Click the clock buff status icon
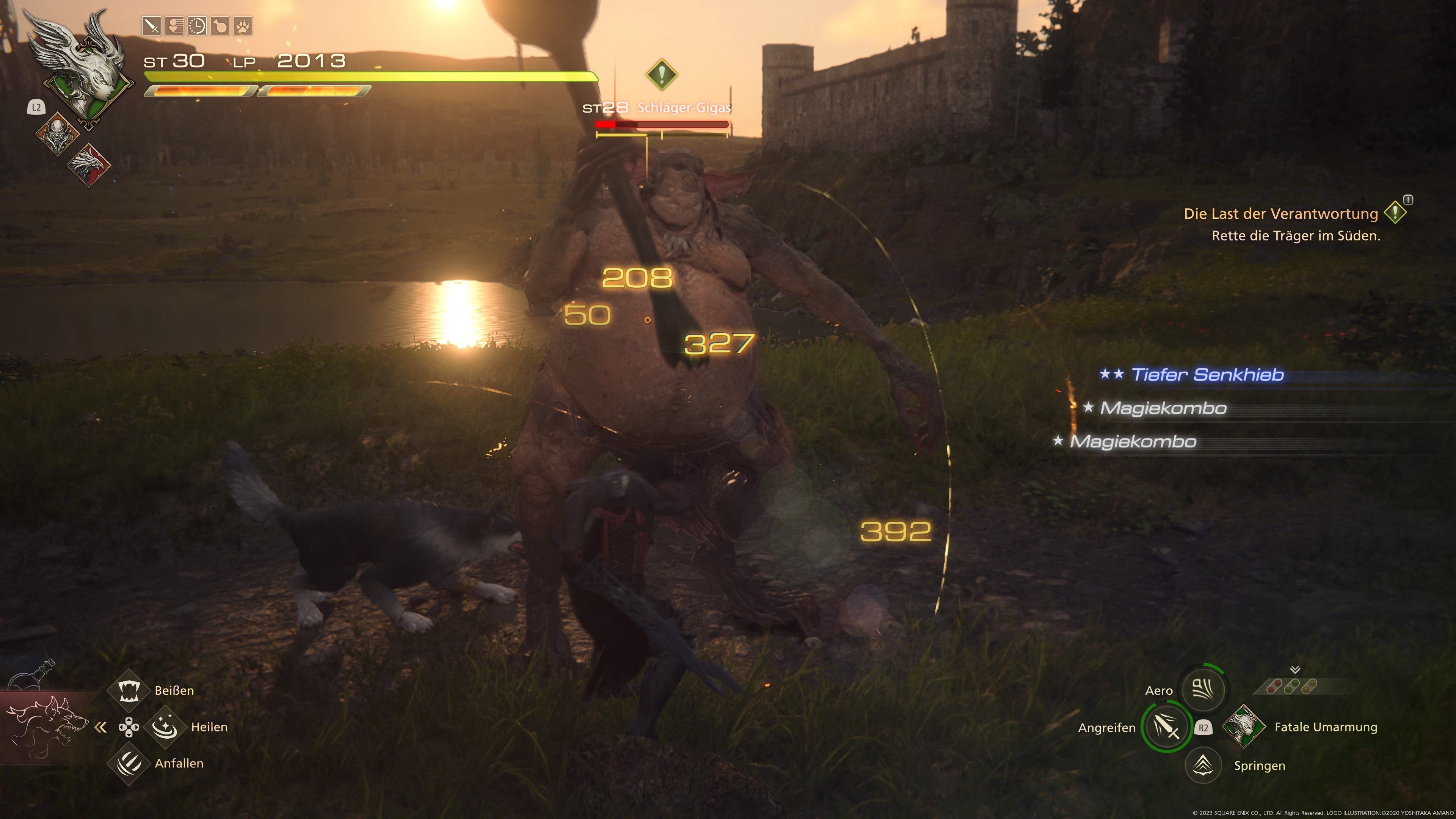 (x=197, y=26)
